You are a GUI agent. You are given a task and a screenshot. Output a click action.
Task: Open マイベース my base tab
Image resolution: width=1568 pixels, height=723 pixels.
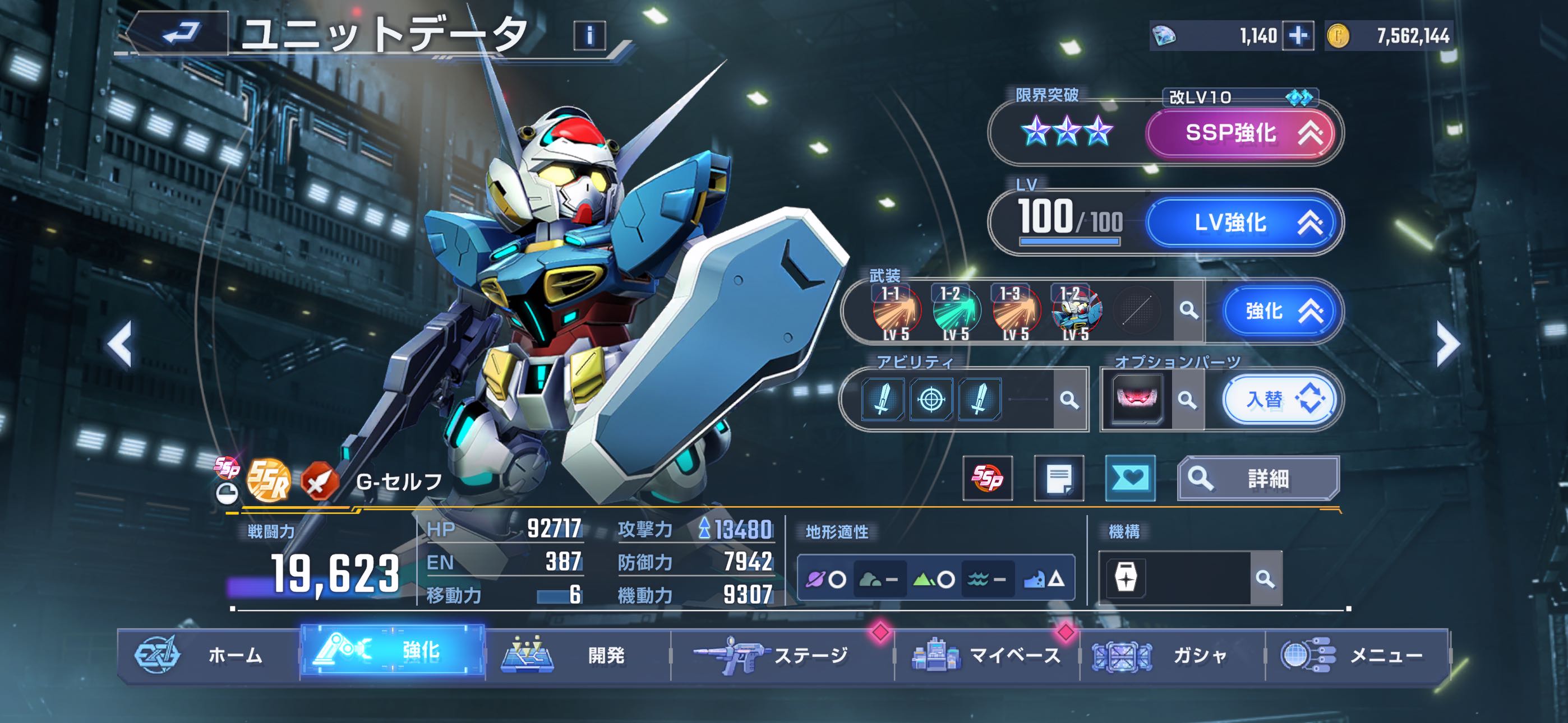(x=986, y=655)
